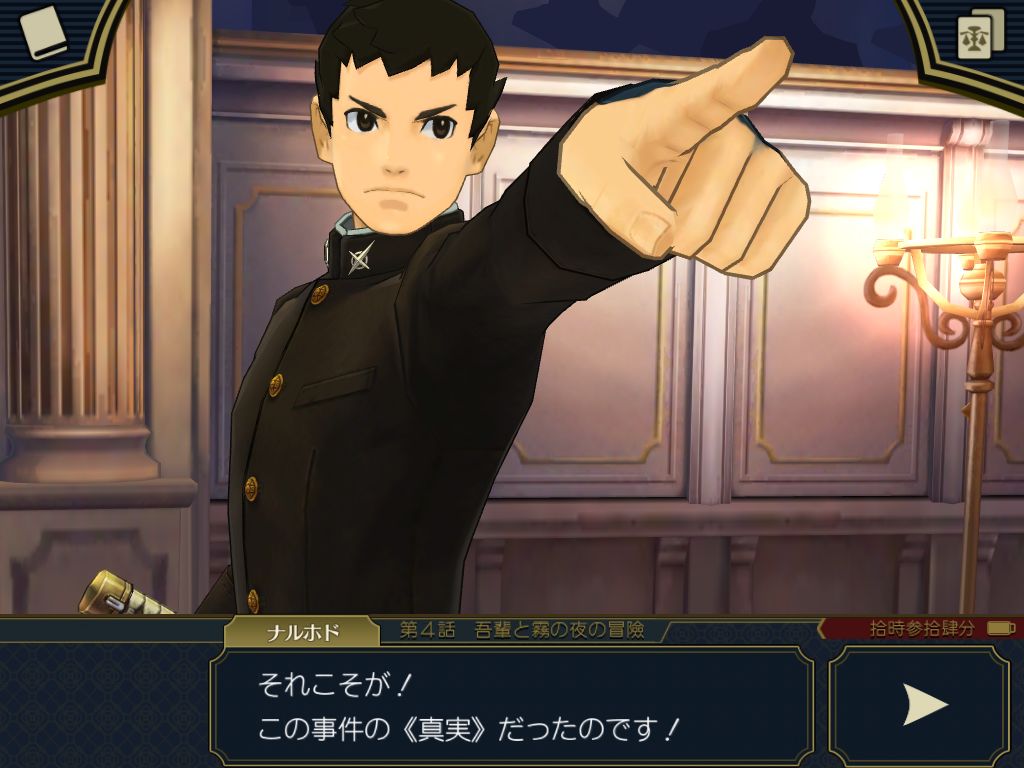
Task: Tap the dialogue text box
Action: point(511,705)
